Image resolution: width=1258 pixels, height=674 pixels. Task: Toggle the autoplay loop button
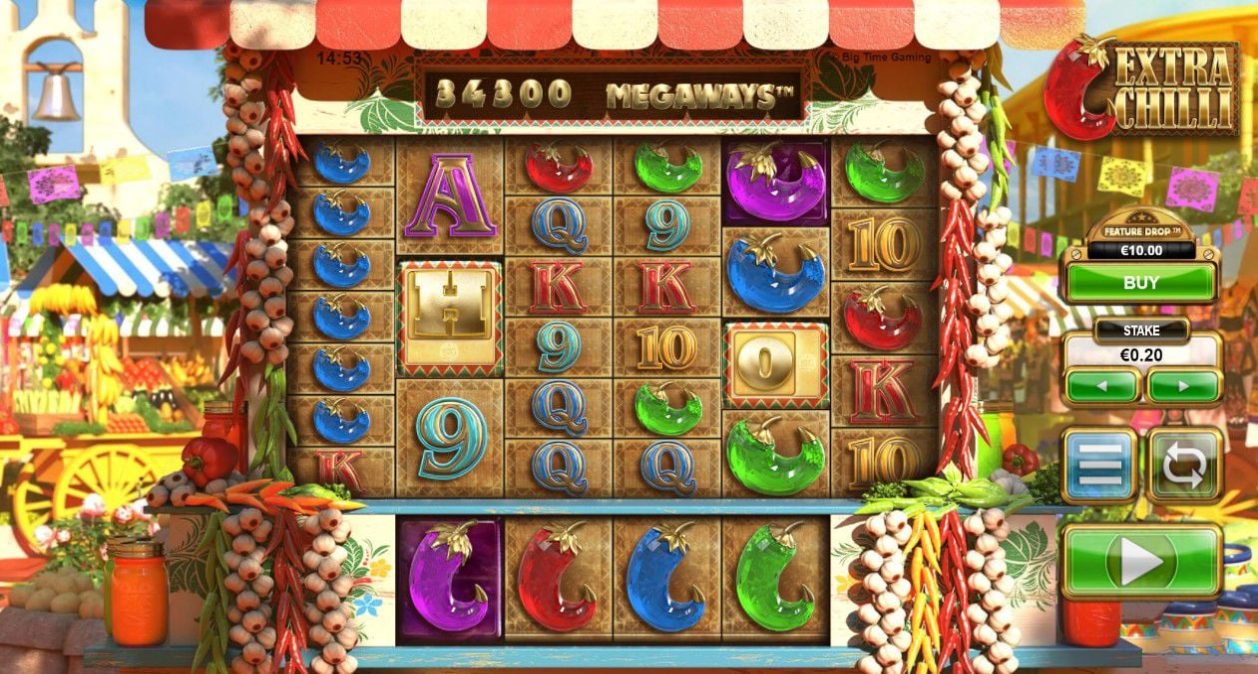pos(1185,465)
